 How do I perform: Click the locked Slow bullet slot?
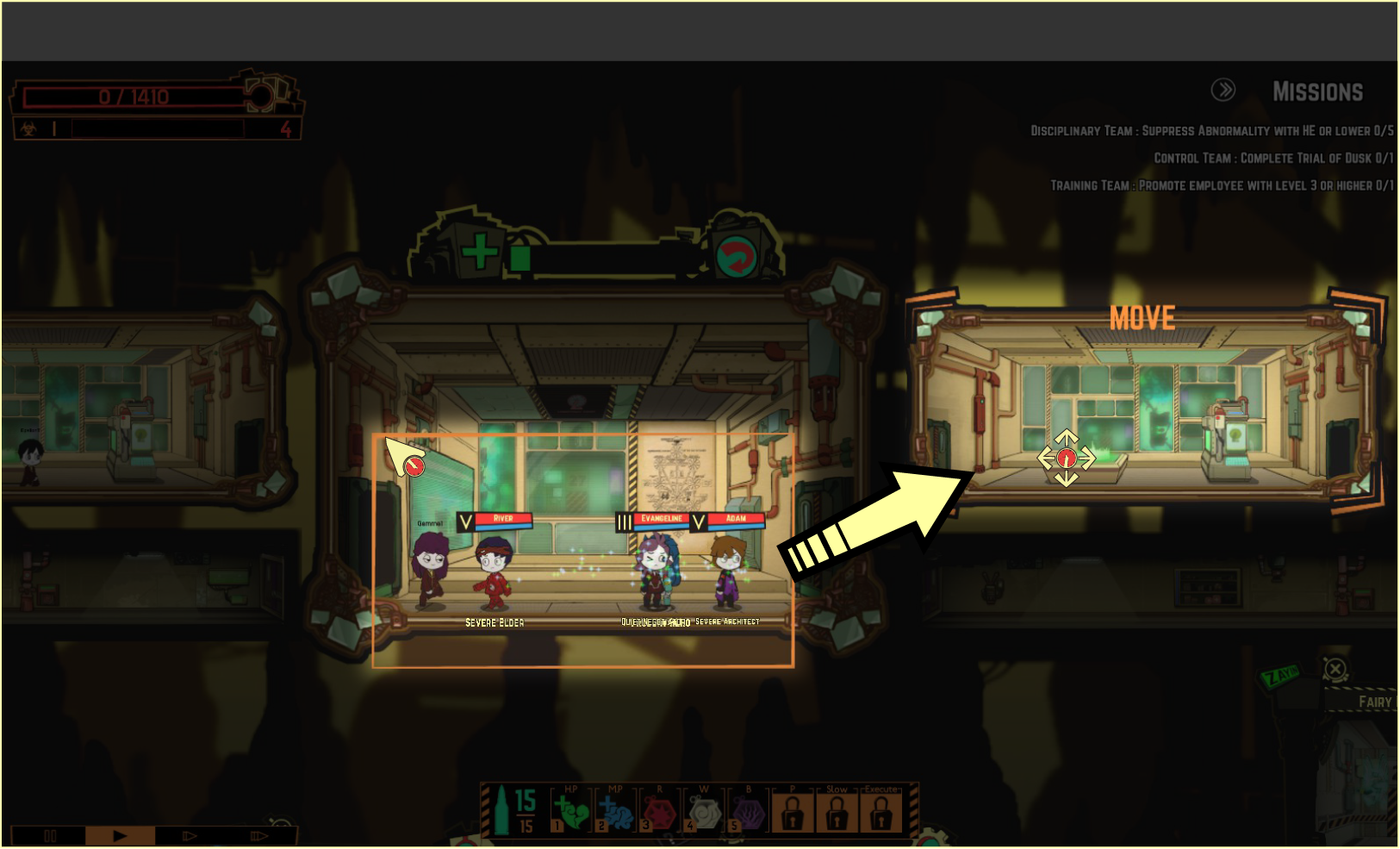(837, 812)
